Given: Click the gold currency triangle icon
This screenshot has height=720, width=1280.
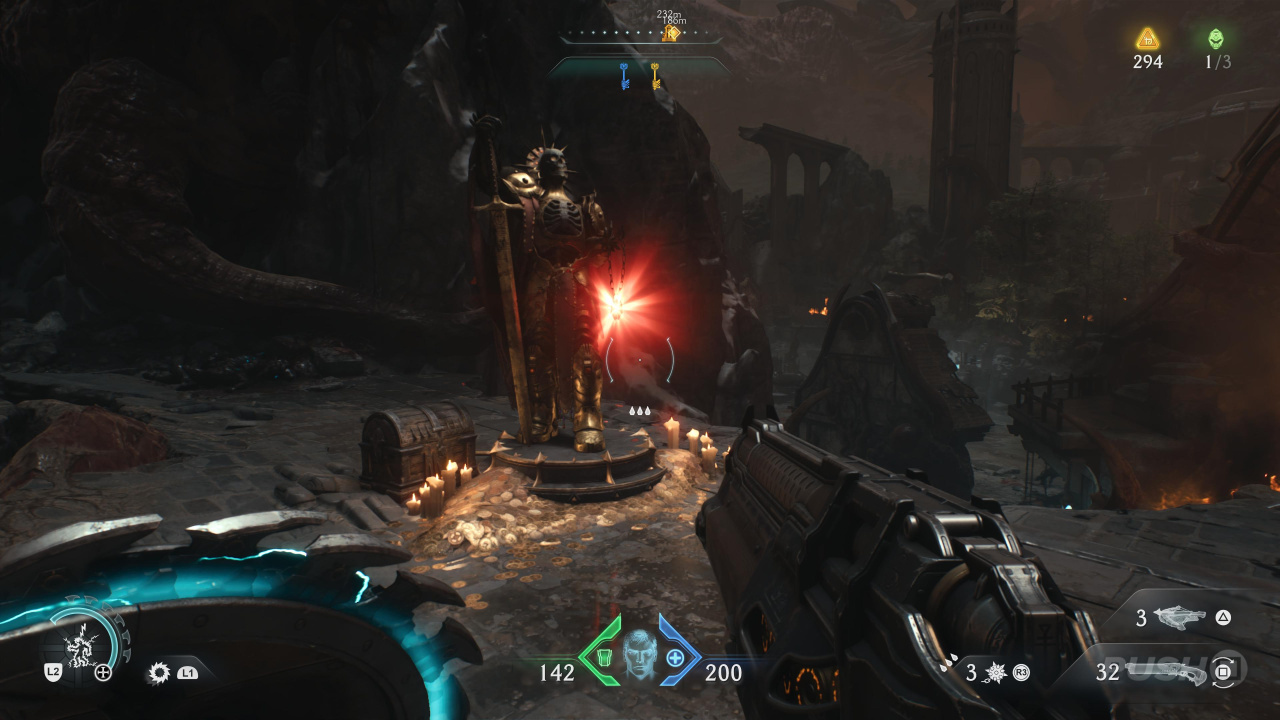Looking at the screenshot, I should point(1147,39).
